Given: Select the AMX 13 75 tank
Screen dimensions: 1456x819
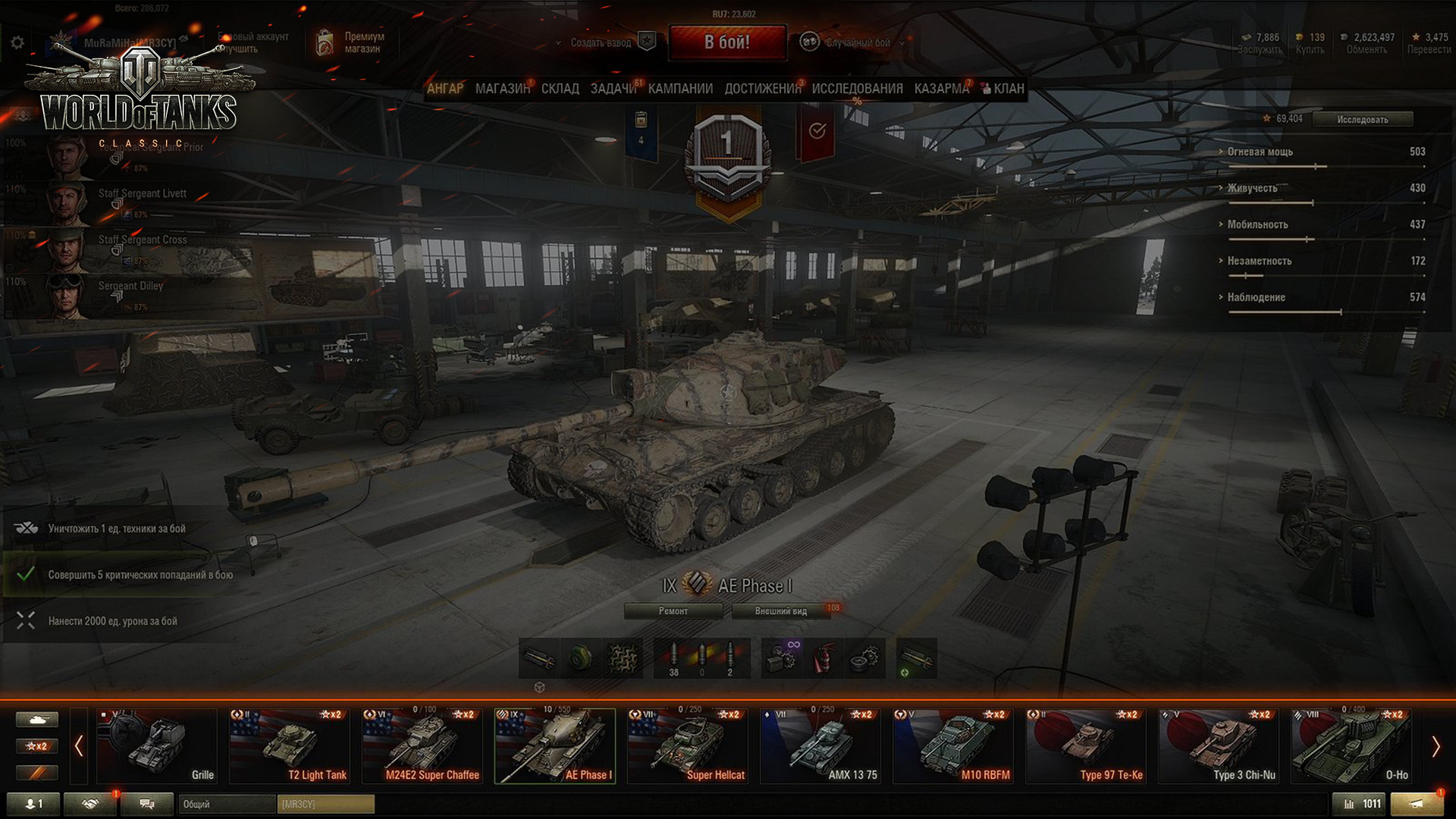Looking at the screenshot, I should [x=821, y=746].
